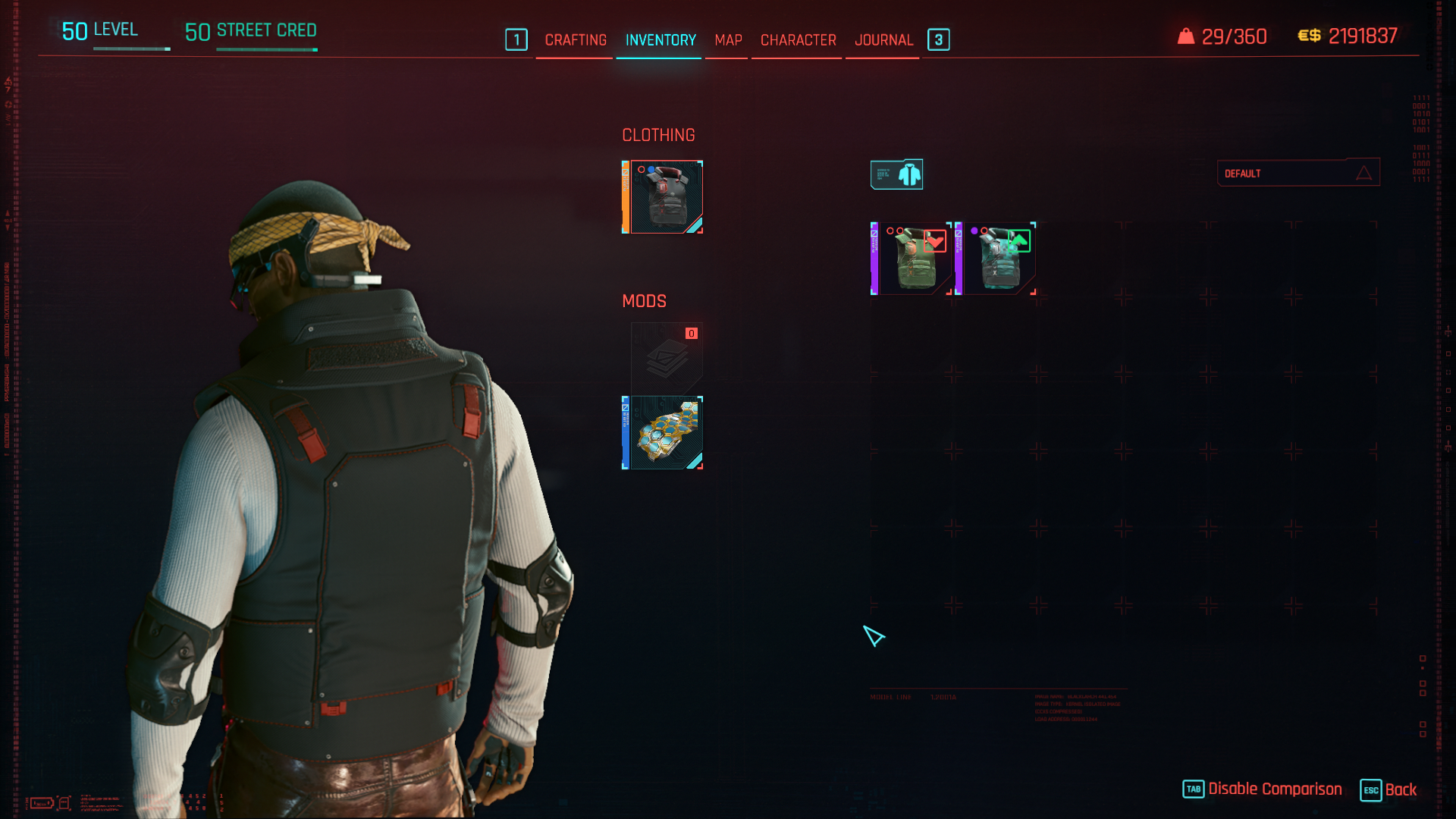Select the equipped black vest clothing slot

(x=664, y=197)
